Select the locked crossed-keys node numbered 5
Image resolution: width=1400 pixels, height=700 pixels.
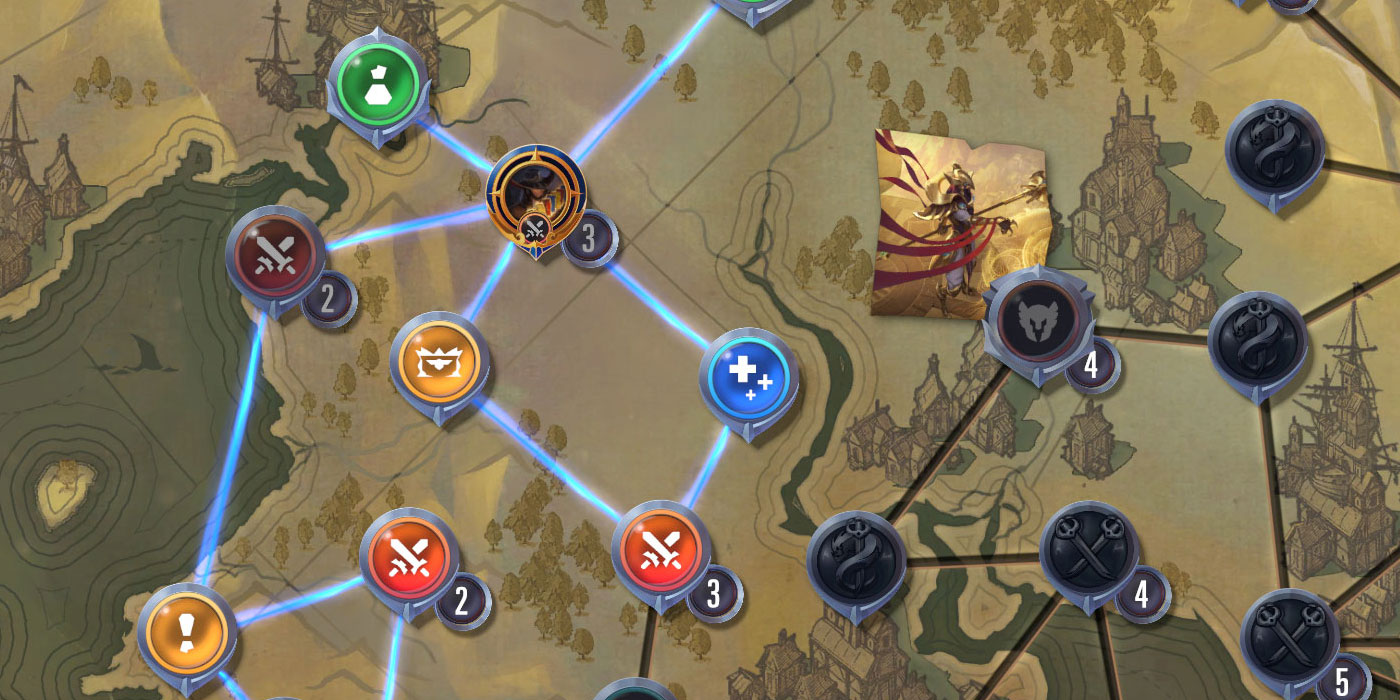[1290, 638]
